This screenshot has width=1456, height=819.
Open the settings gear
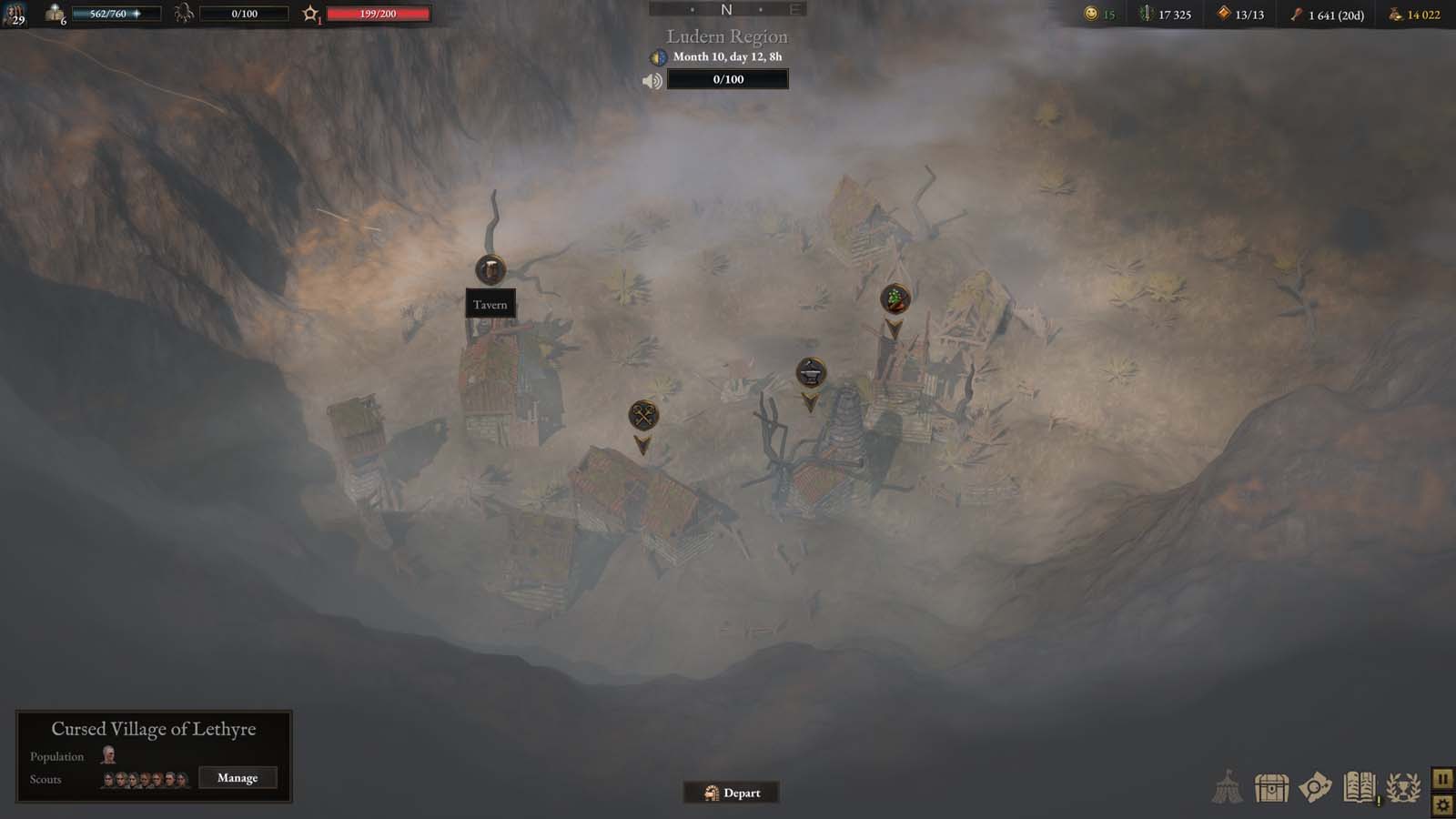coord(1443,804)
